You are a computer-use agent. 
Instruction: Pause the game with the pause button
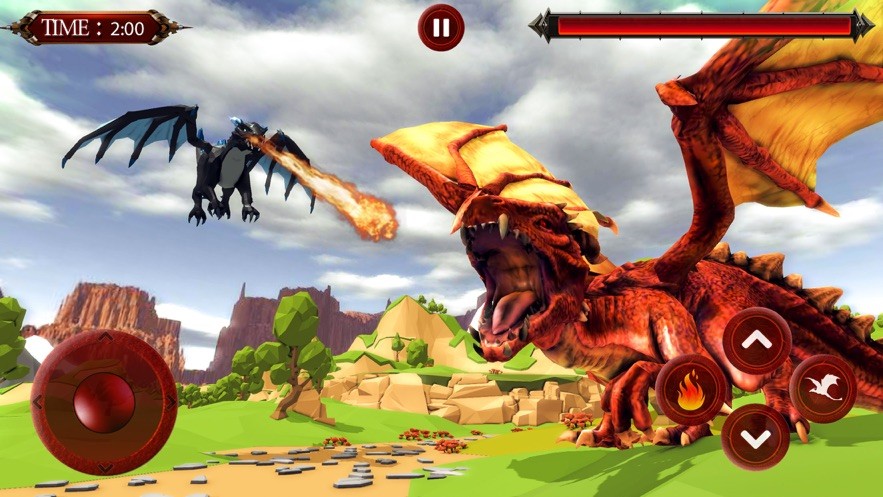441,27
